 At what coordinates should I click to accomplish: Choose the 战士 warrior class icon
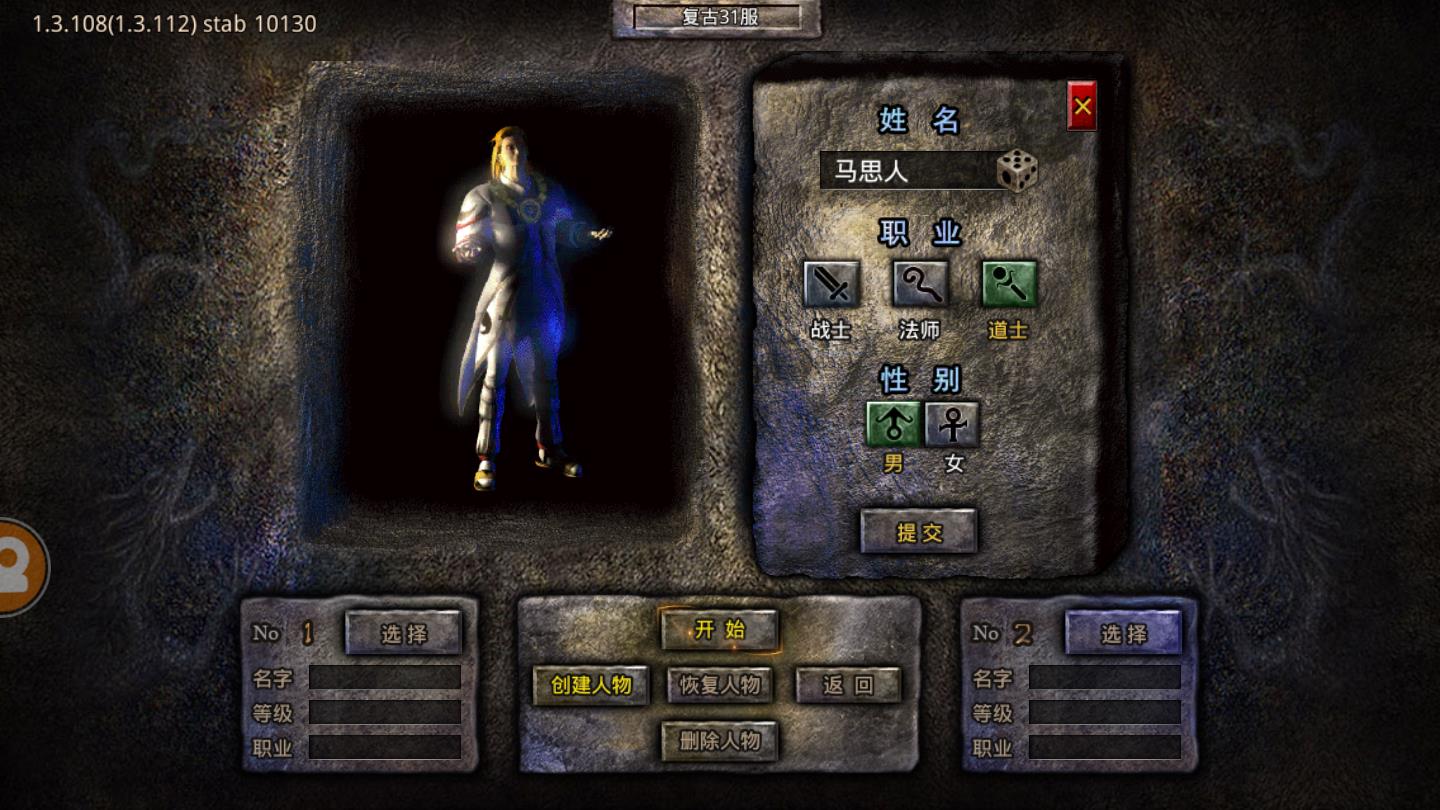click(x=831, y=285)
